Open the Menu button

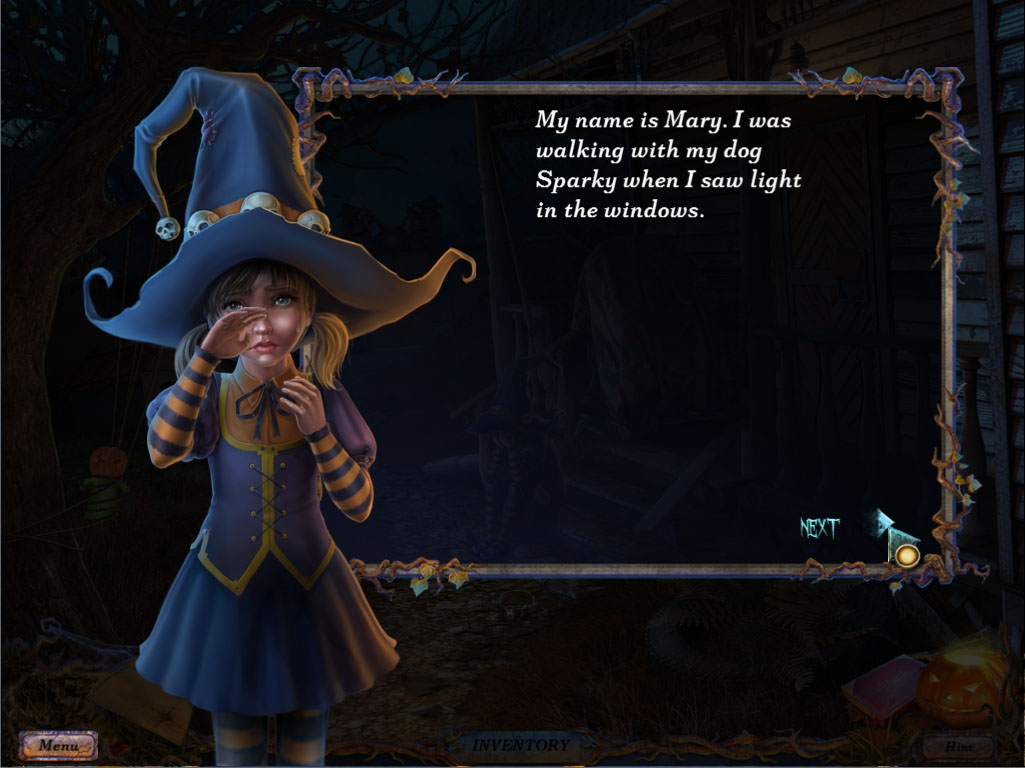[x=59, y=745]
